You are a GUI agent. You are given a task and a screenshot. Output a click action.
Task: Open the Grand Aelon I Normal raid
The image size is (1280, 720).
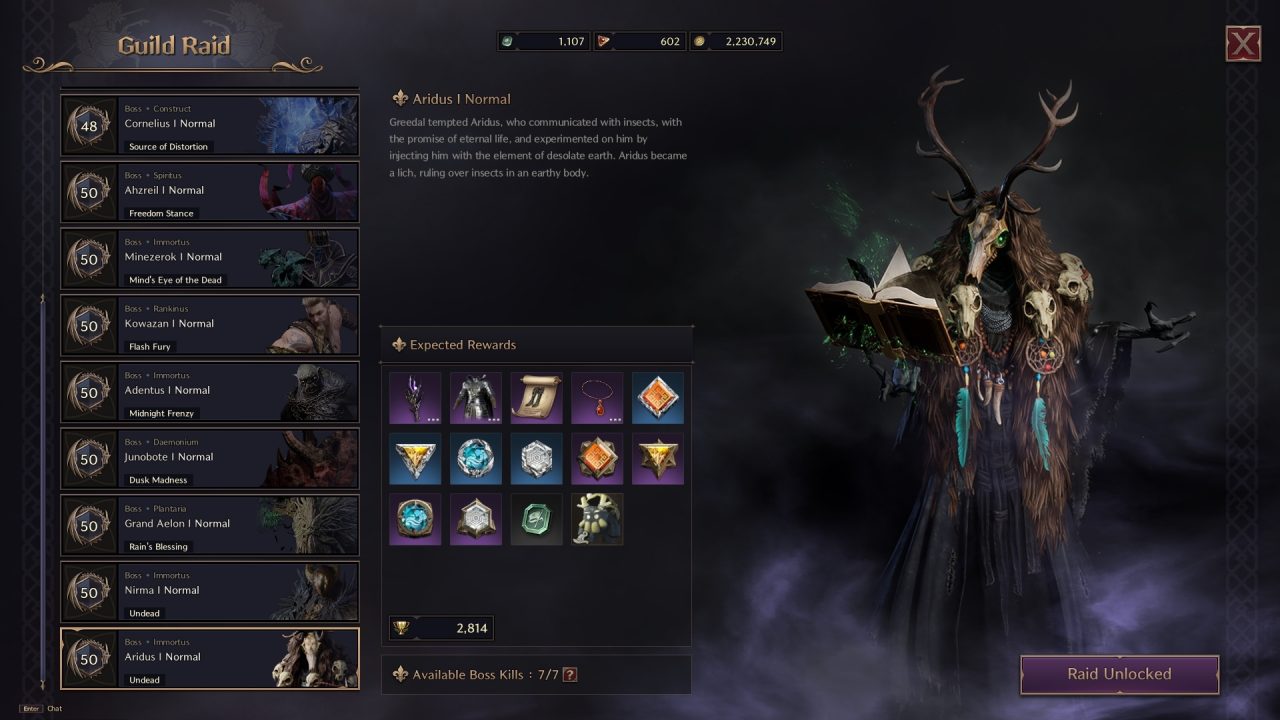pyautogui.click(x=210, y=525)
